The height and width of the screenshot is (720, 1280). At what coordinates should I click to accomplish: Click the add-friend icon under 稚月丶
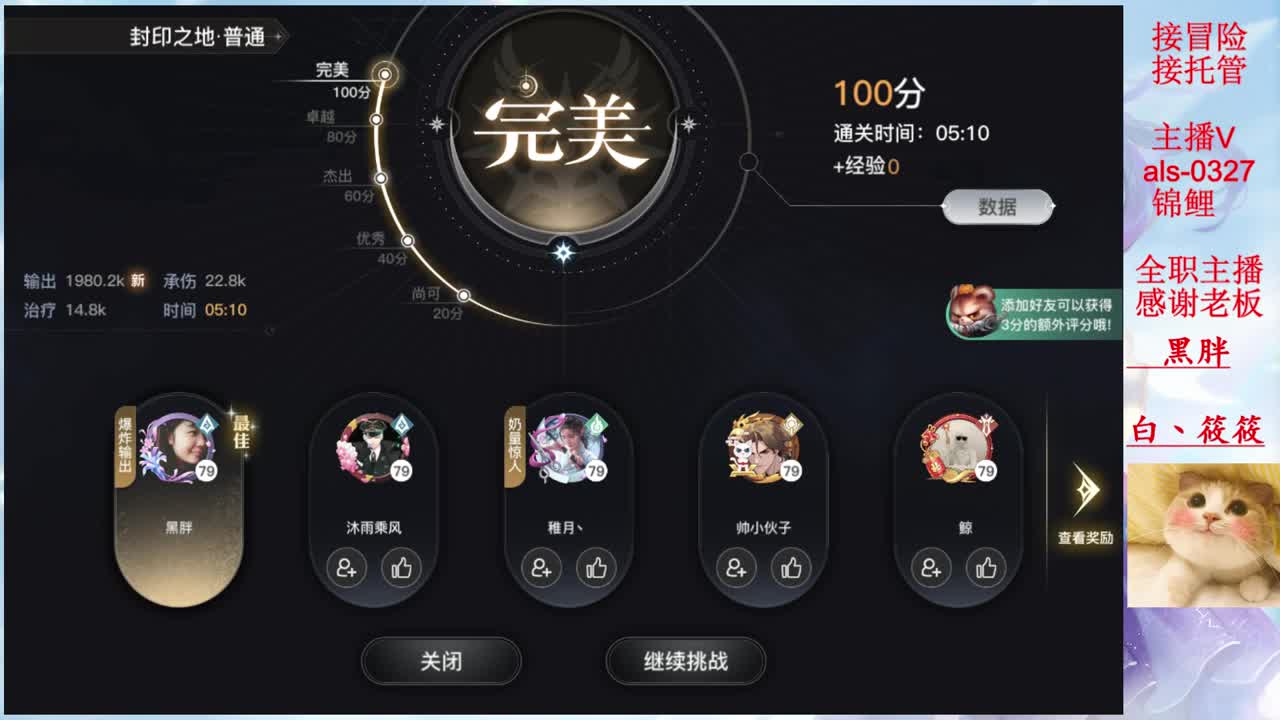[541, 570]
